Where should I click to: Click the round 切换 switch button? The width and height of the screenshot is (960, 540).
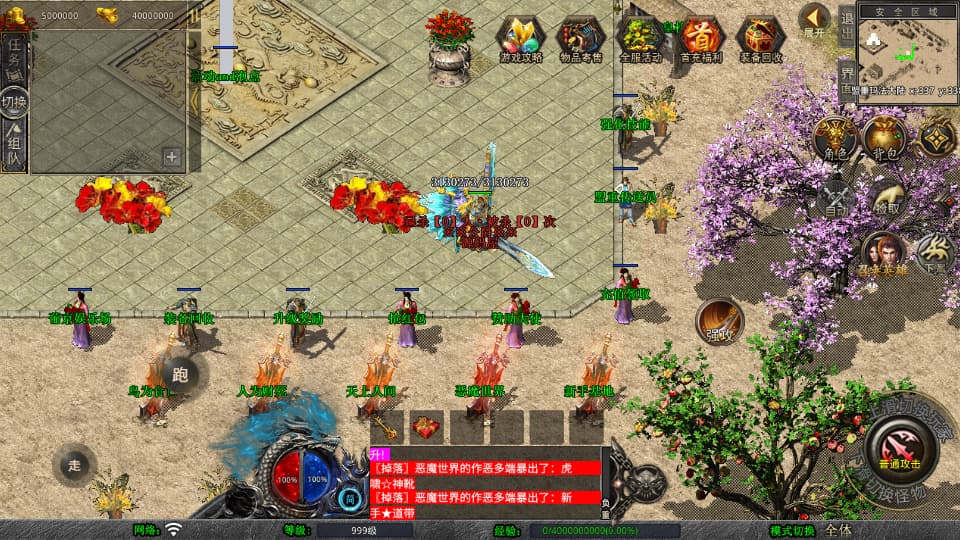[14, 102]
